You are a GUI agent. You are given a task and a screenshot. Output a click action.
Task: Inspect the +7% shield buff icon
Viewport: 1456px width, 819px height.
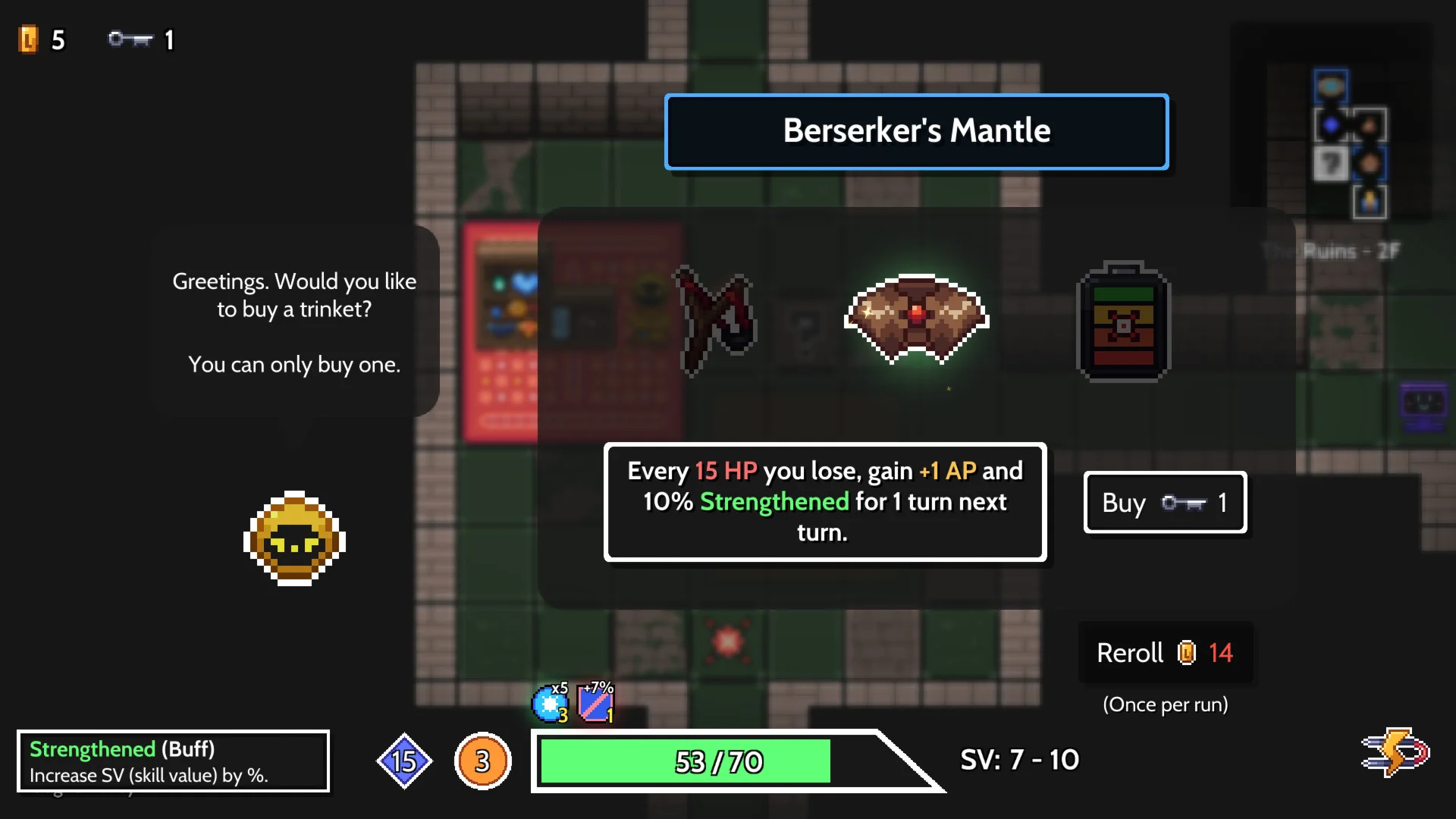click(596, 703)
